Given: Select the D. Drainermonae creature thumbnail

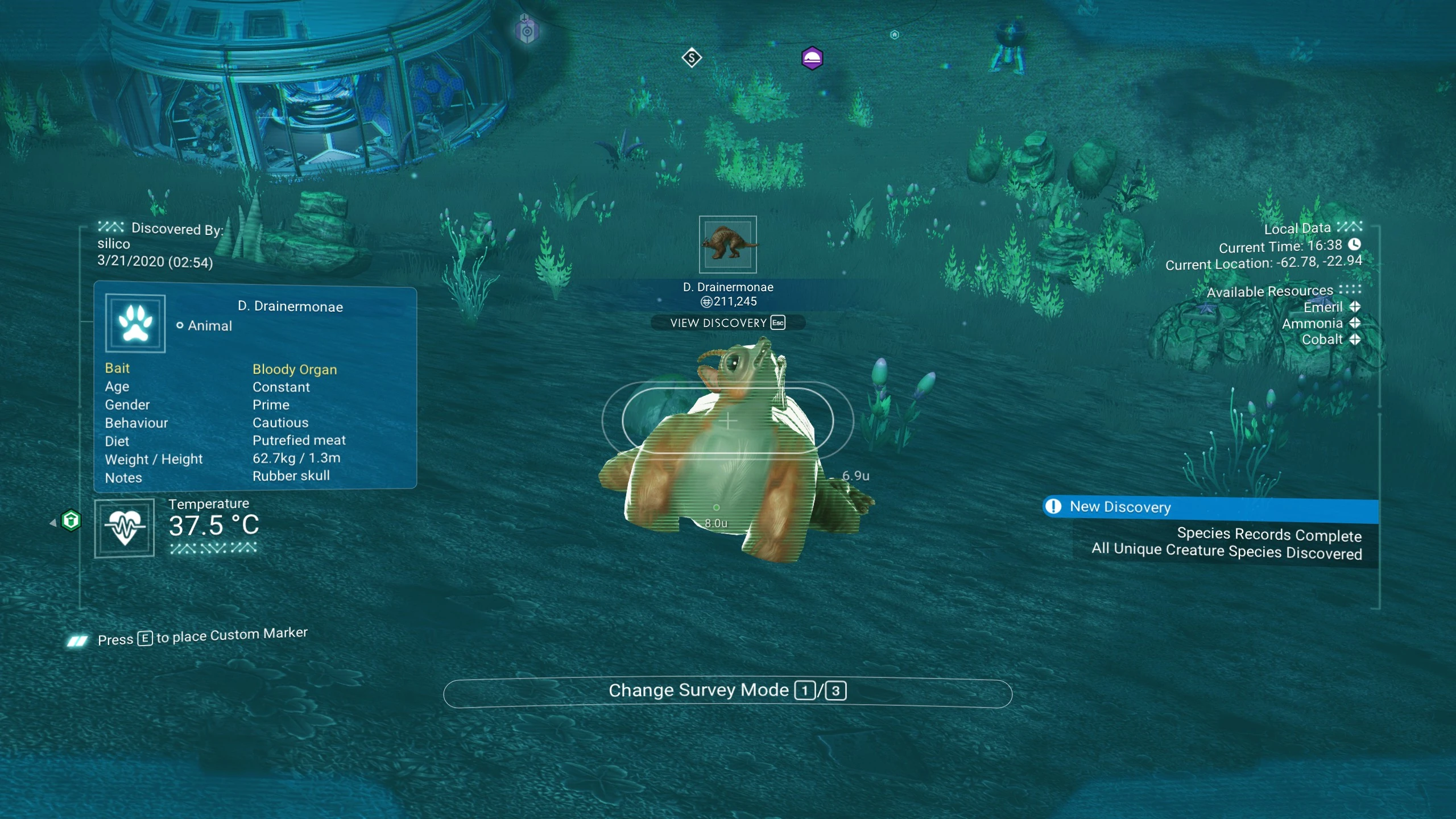Looking at the screenshot, I should (727, 245).
